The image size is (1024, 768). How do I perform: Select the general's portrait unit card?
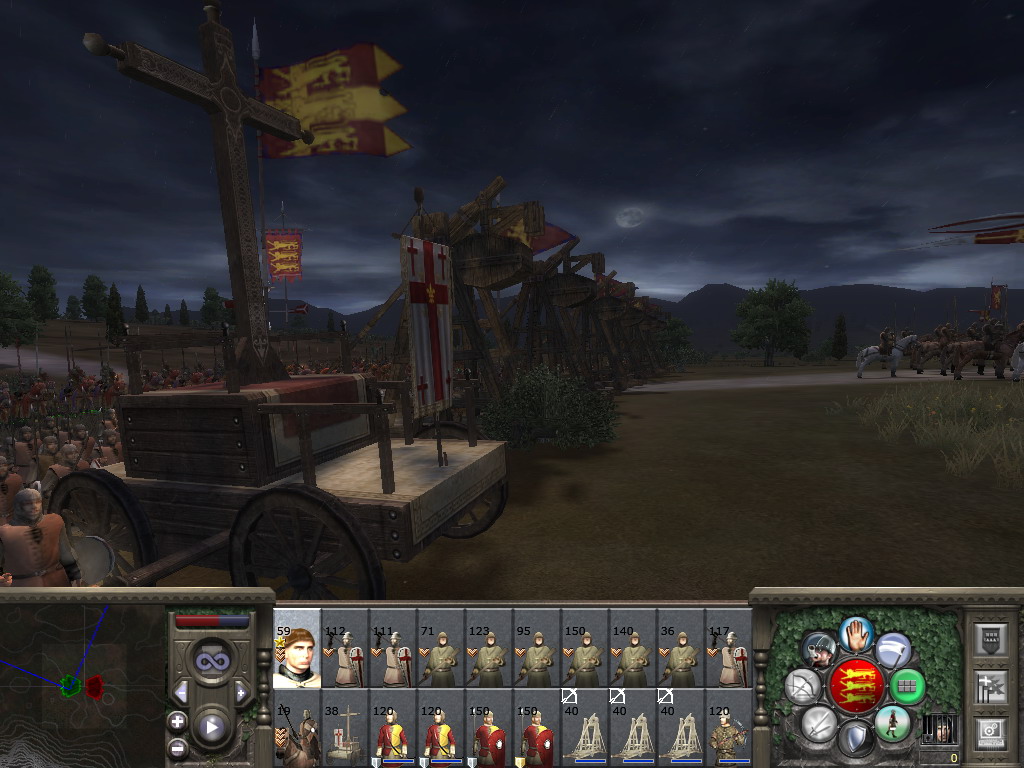[296, 649]
